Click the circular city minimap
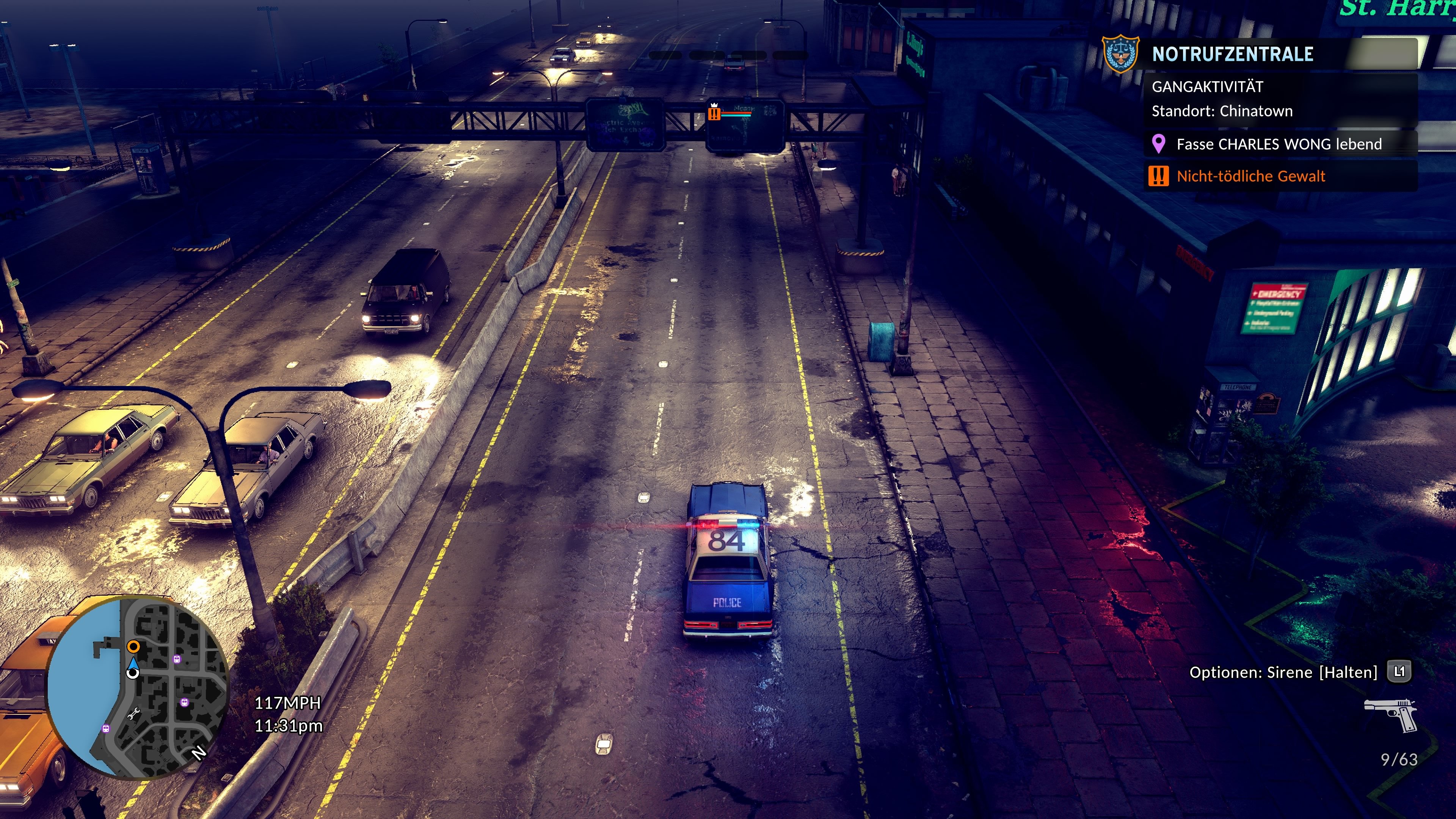This screenshot has height=819, width=1456. point(137,687)
